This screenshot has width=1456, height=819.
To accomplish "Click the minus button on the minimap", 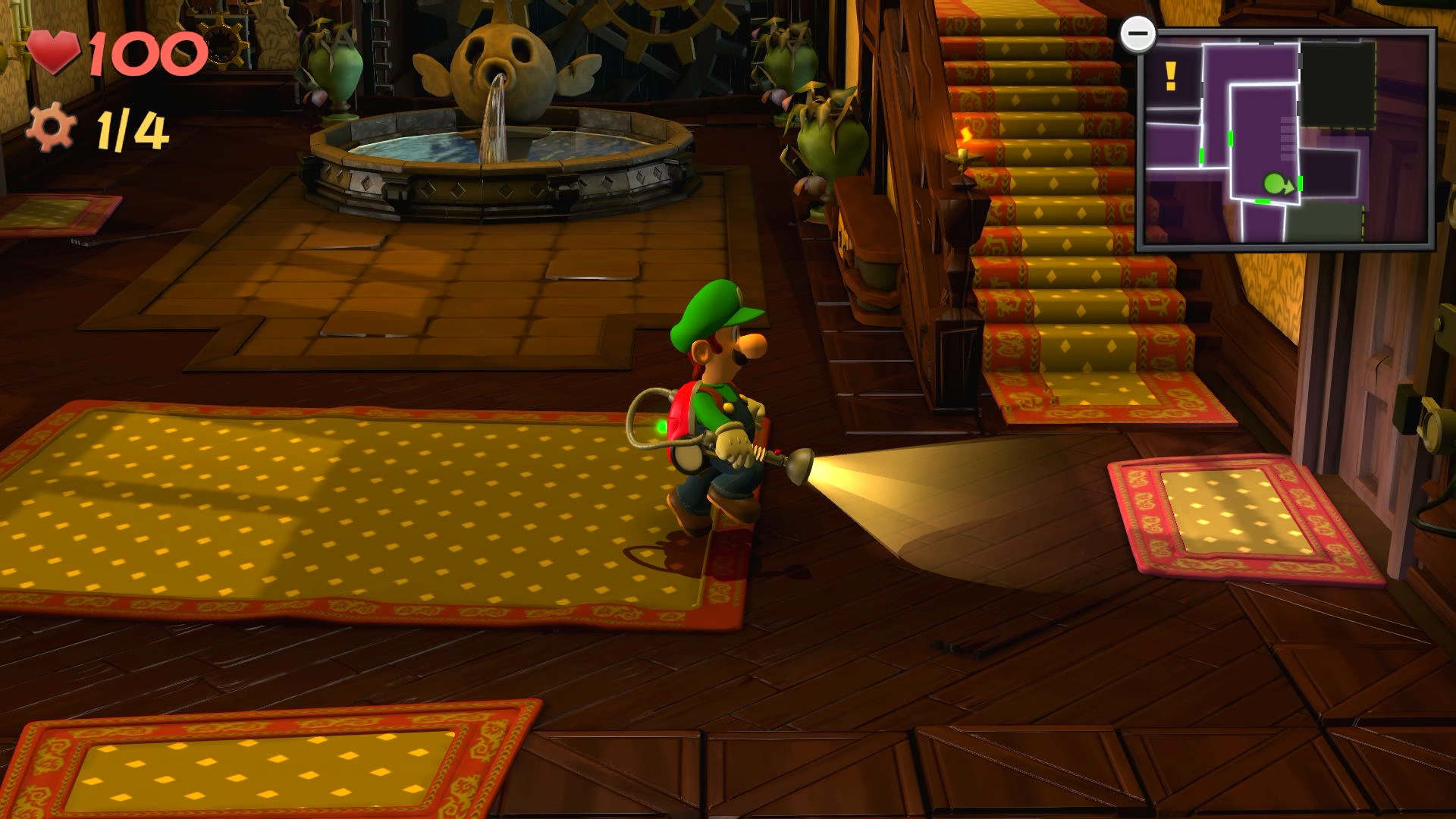I will click(1137, 34).
